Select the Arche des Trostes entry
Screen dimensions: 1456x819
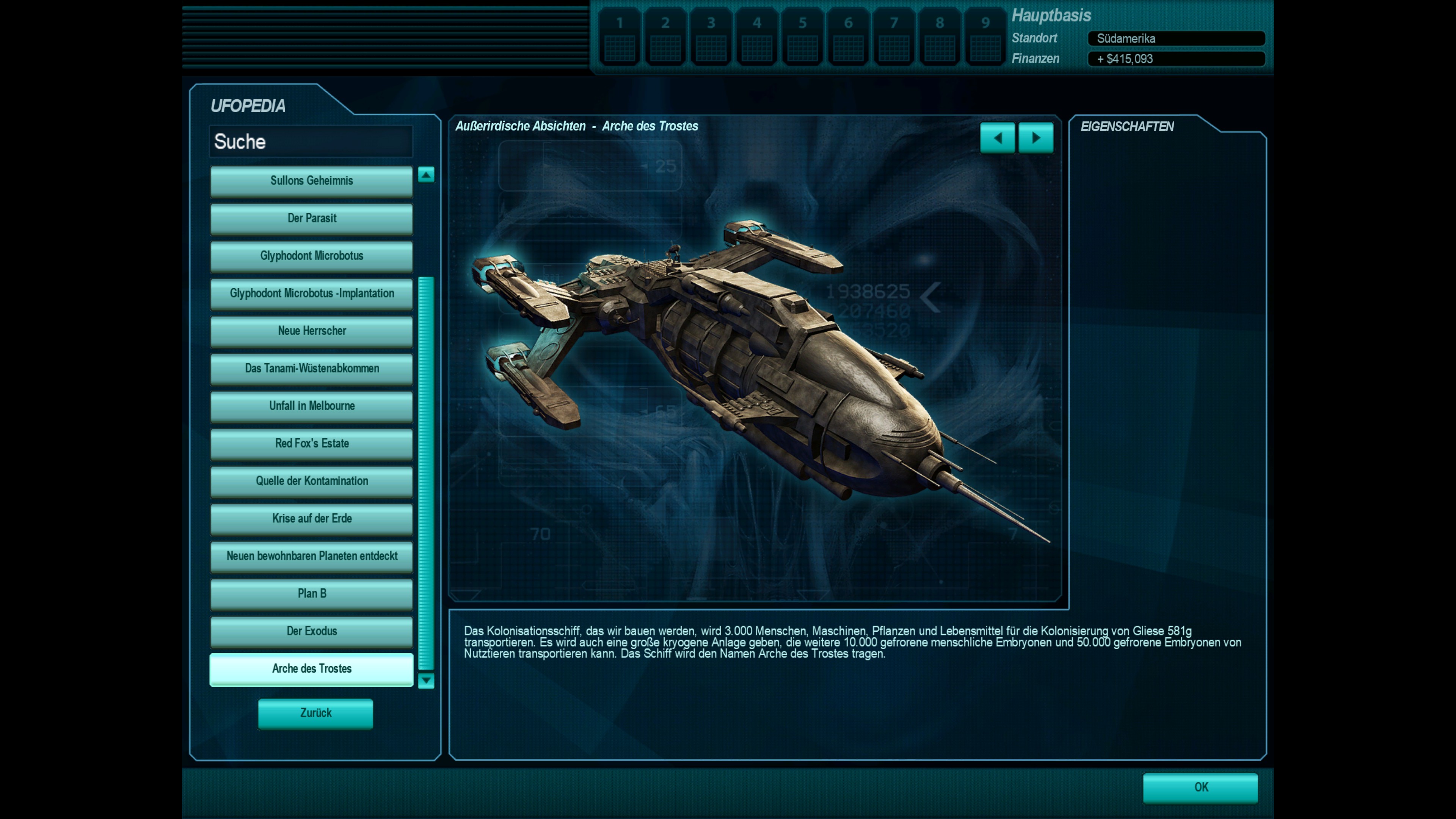point(311,668)
